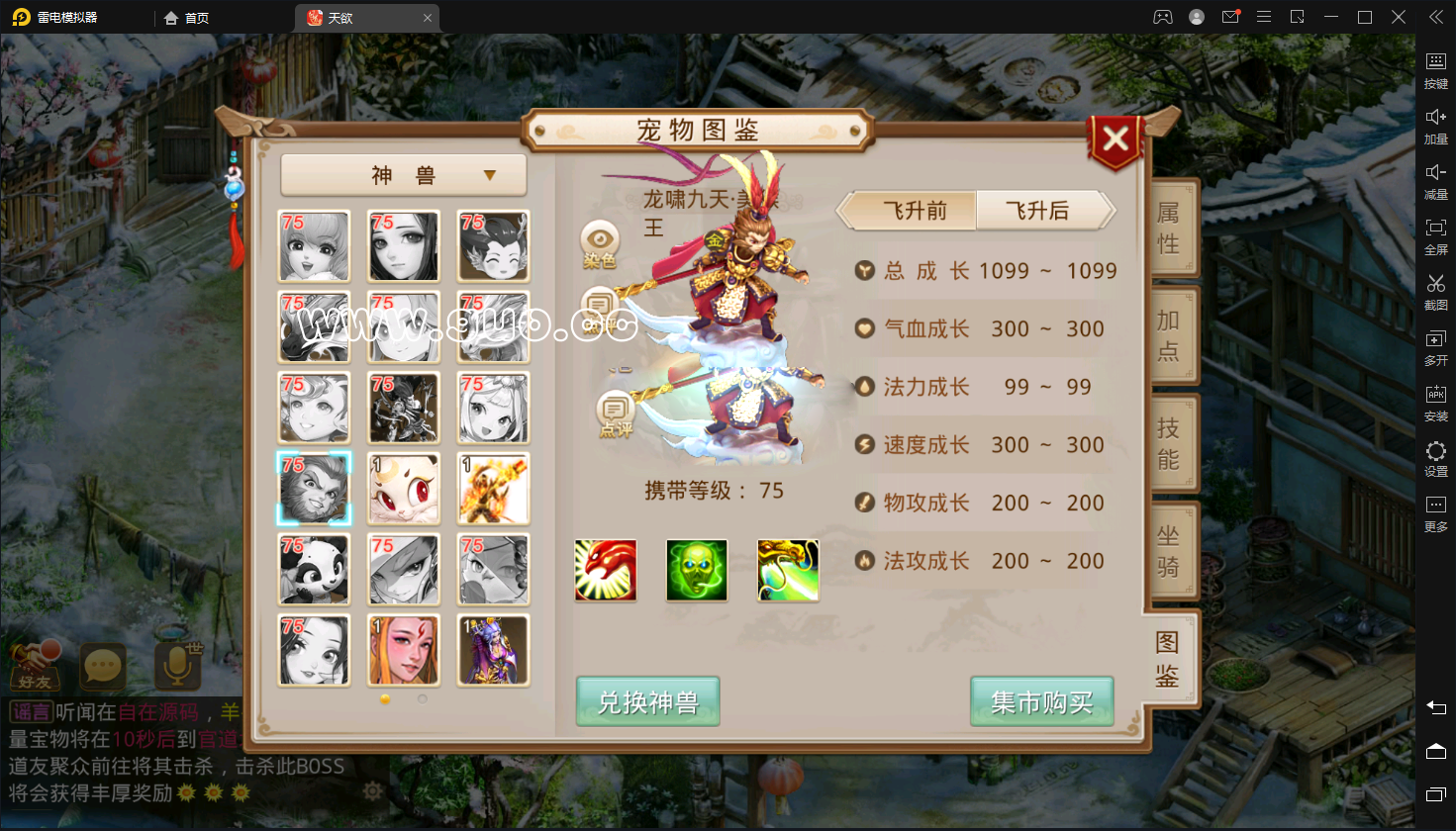Take a screenshot with 截图 button
Viewport: 1456px width, 831px height.
pos(1436,292)
